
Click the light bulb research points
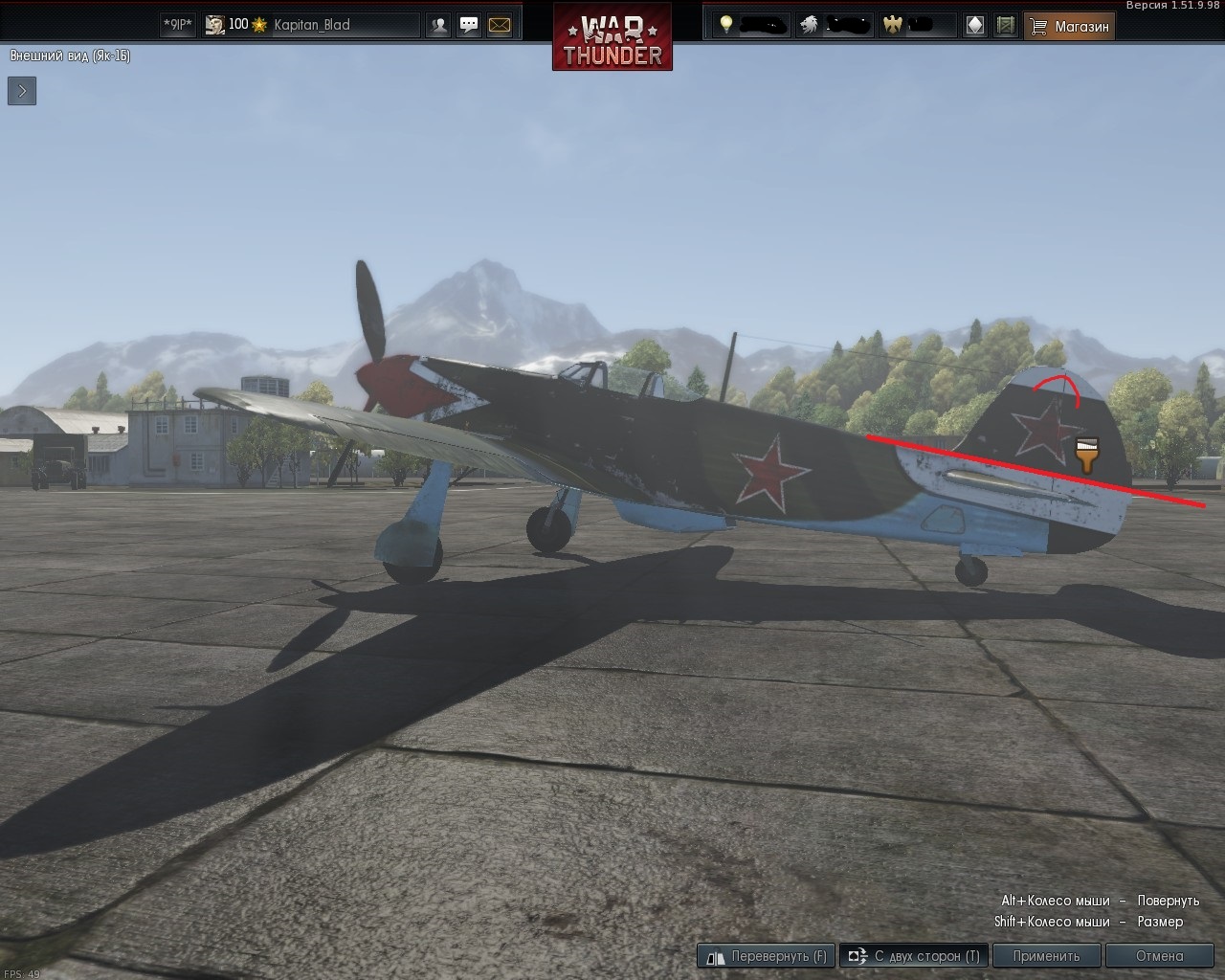tap(726, 25)
